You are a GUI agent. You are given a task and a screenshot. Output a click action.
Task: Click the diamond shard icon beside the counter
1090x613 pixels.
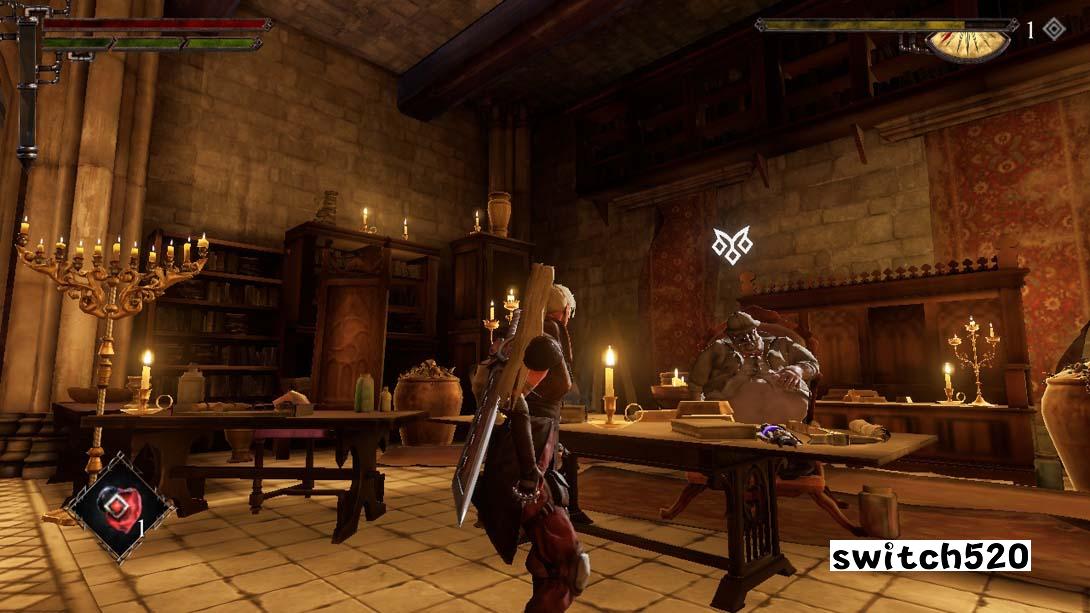[1053, 29]
